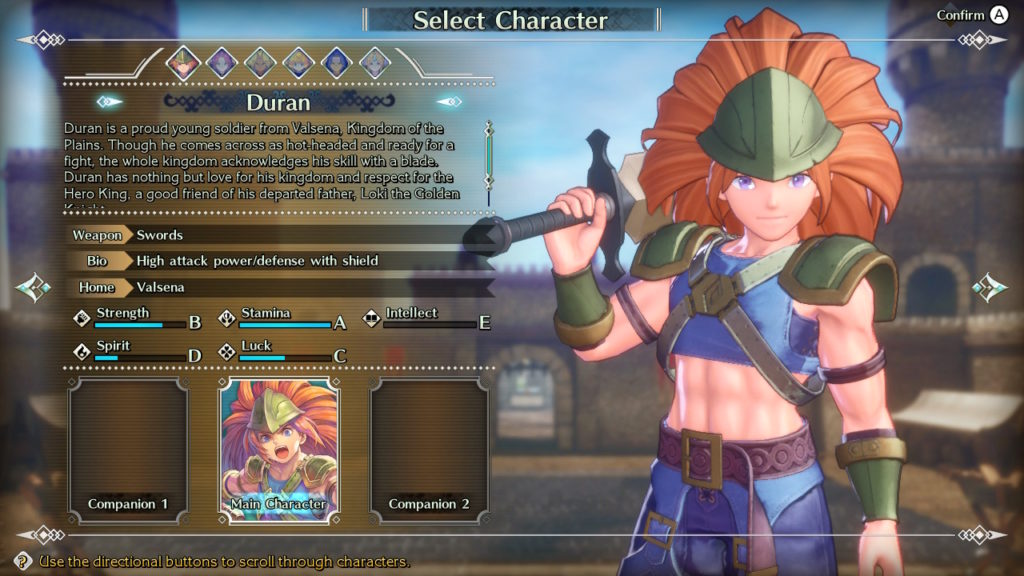Select the Companion 1 slot

pyautogui.click(x=127, y=450)
